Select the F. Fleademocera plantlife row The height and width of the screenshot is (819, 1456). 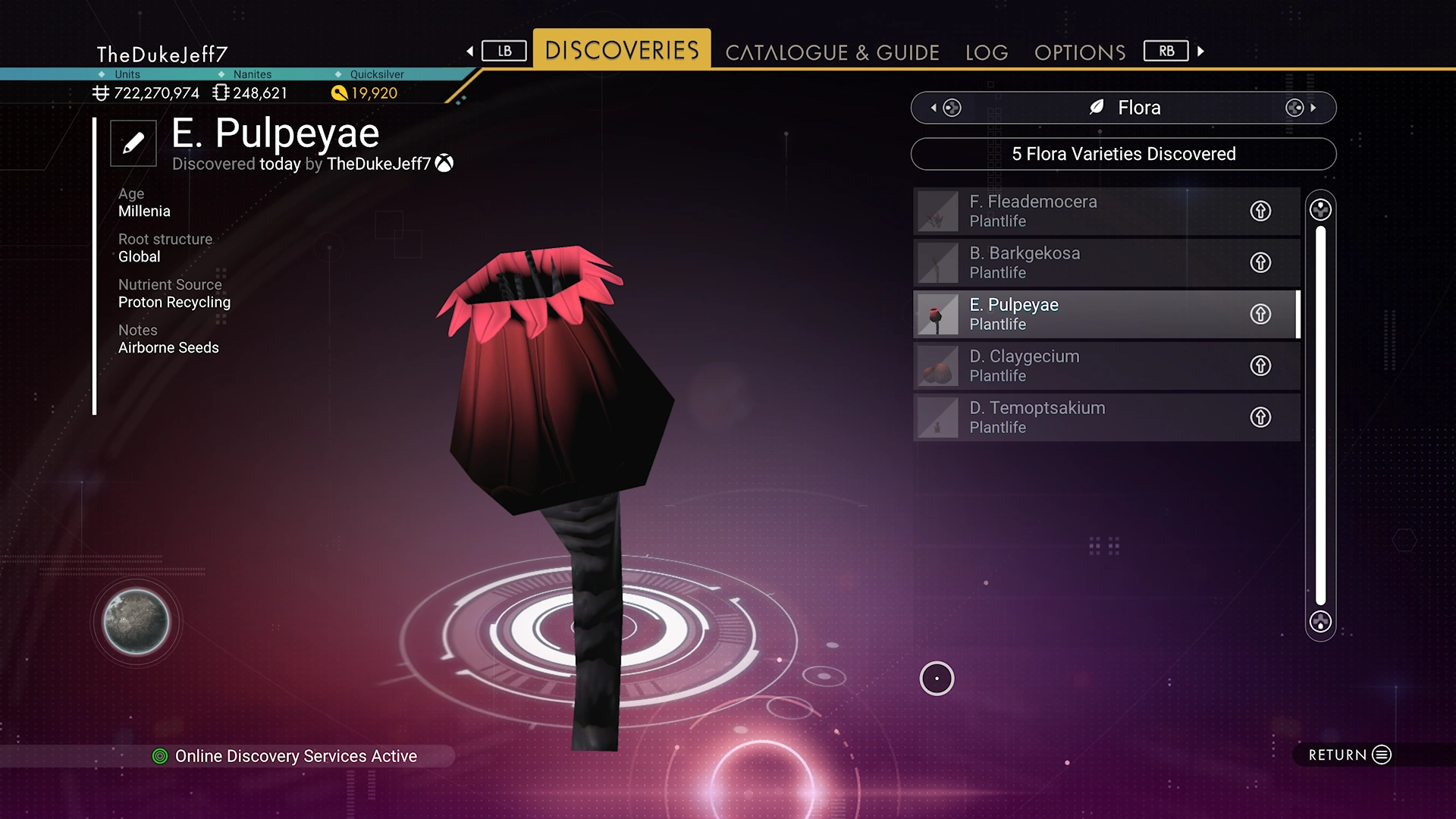[1077, 211]
